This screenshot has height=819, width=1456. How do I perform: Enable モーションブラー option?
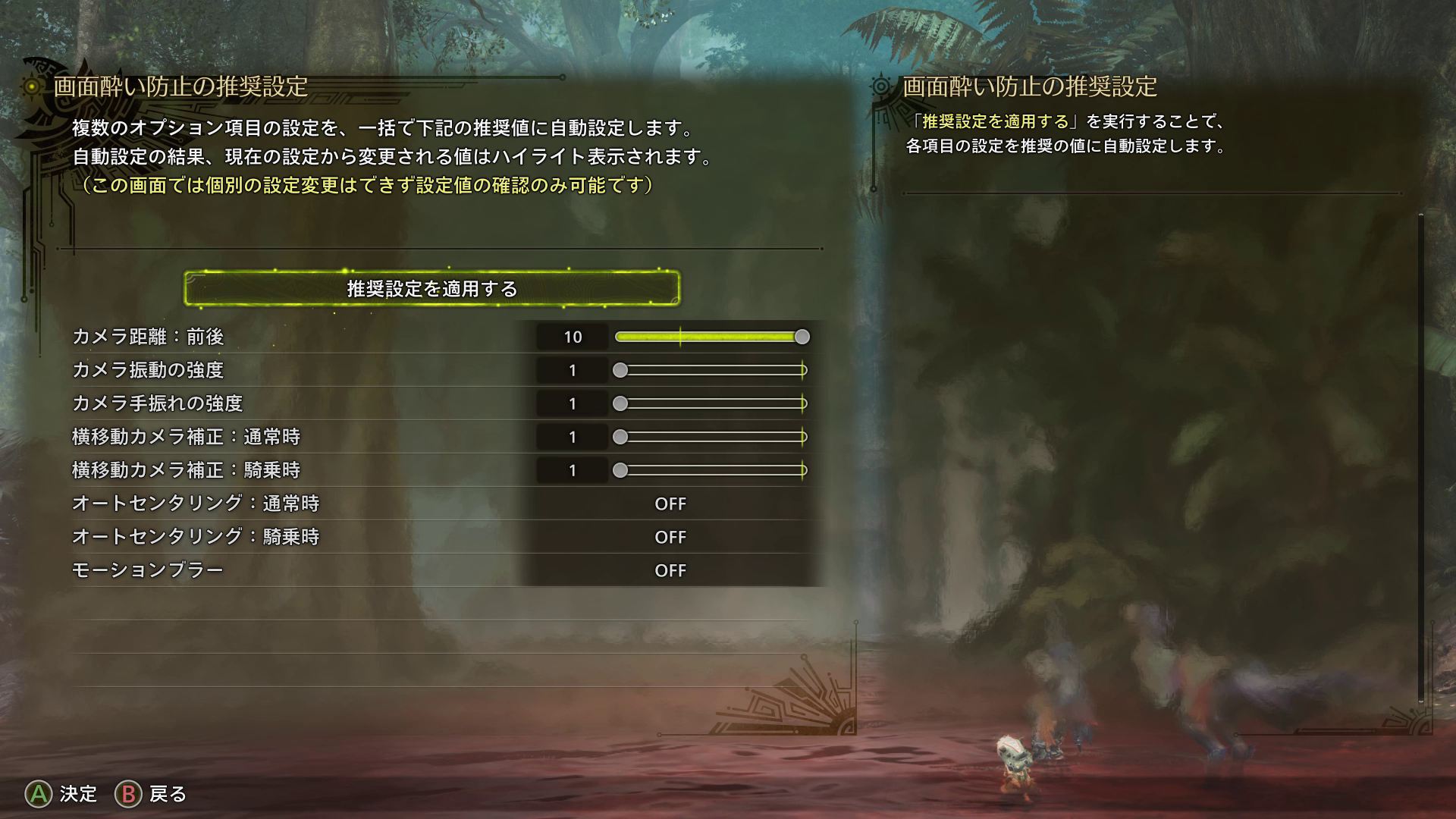pos(670,570)
